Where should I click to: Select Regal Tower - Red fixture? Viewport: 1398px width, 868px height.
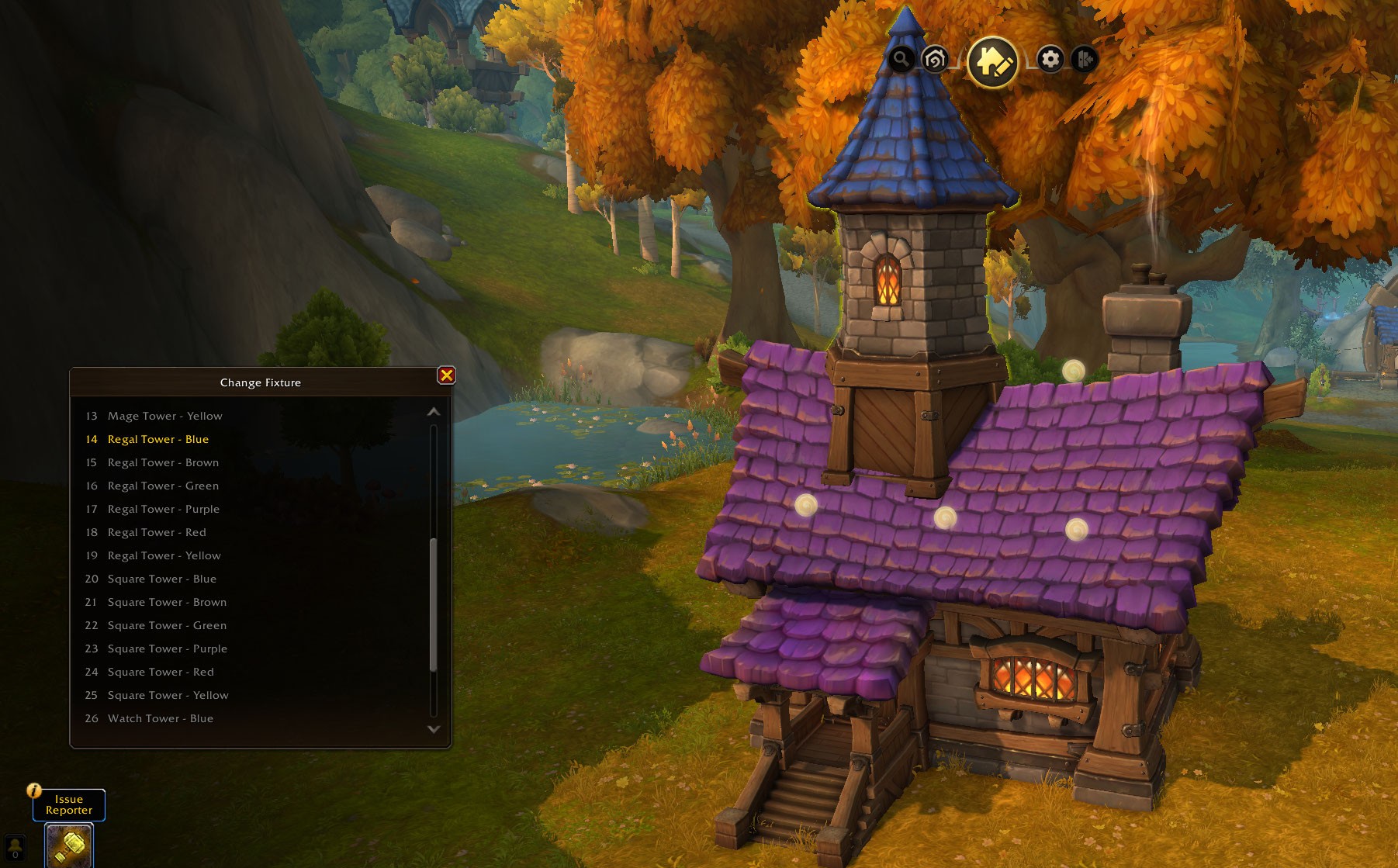157,532
